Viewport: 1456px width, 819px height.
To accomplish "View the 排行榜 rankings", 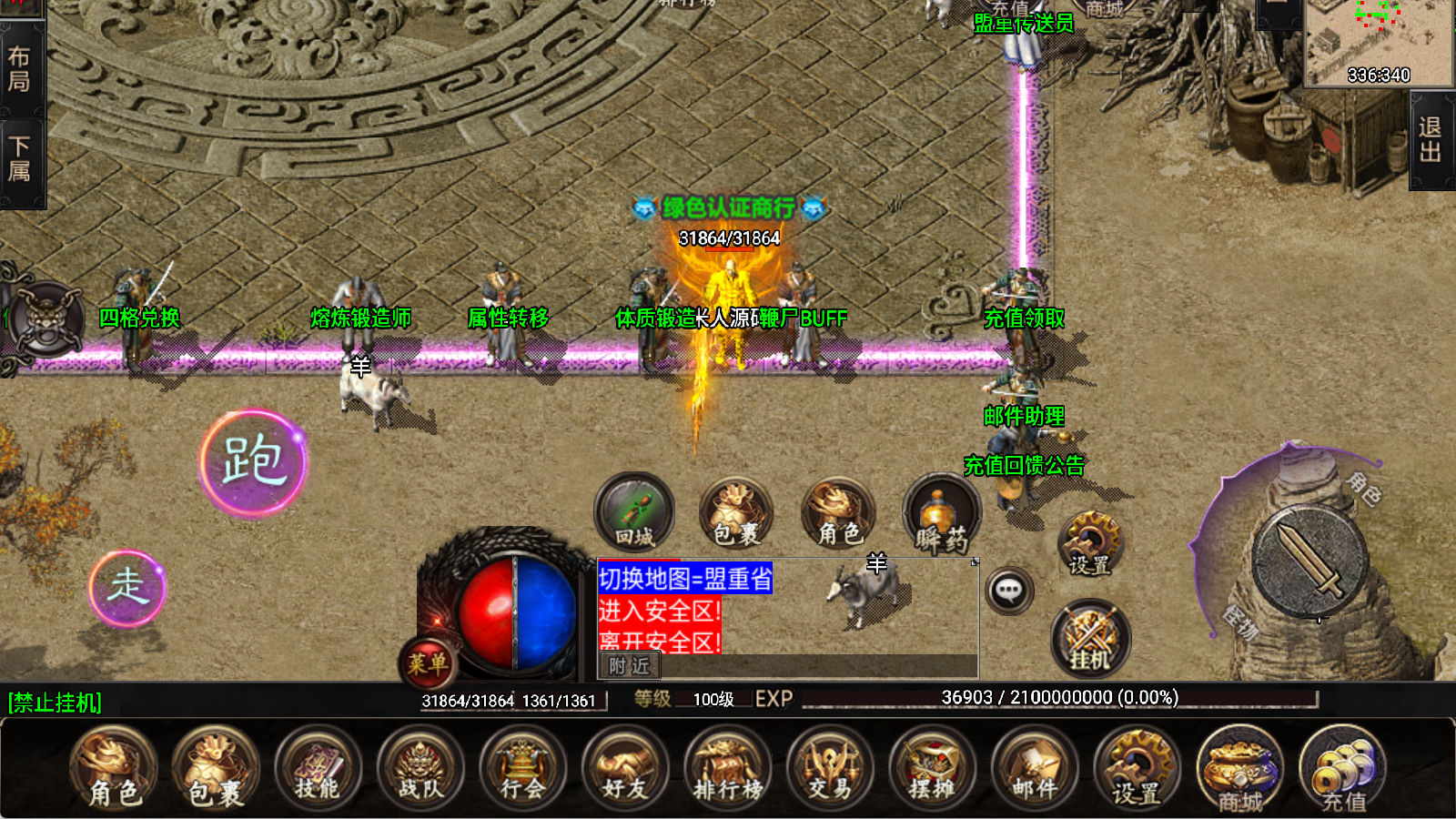I will click(x=727, y=769).
